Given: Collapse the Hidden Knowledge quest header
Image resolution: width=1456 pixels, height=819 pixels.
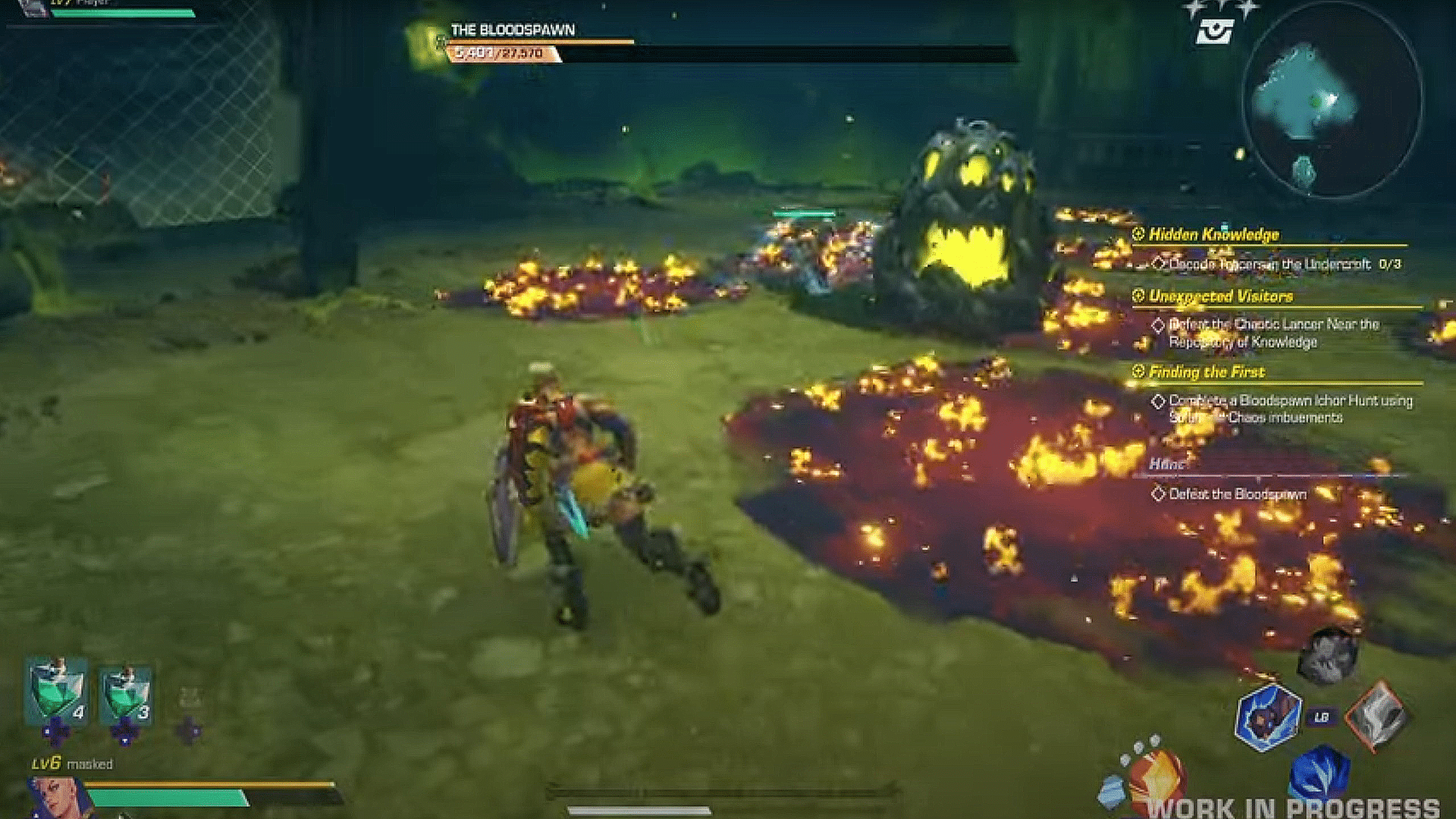Looking at the screenshot, I should [1137, 234].
